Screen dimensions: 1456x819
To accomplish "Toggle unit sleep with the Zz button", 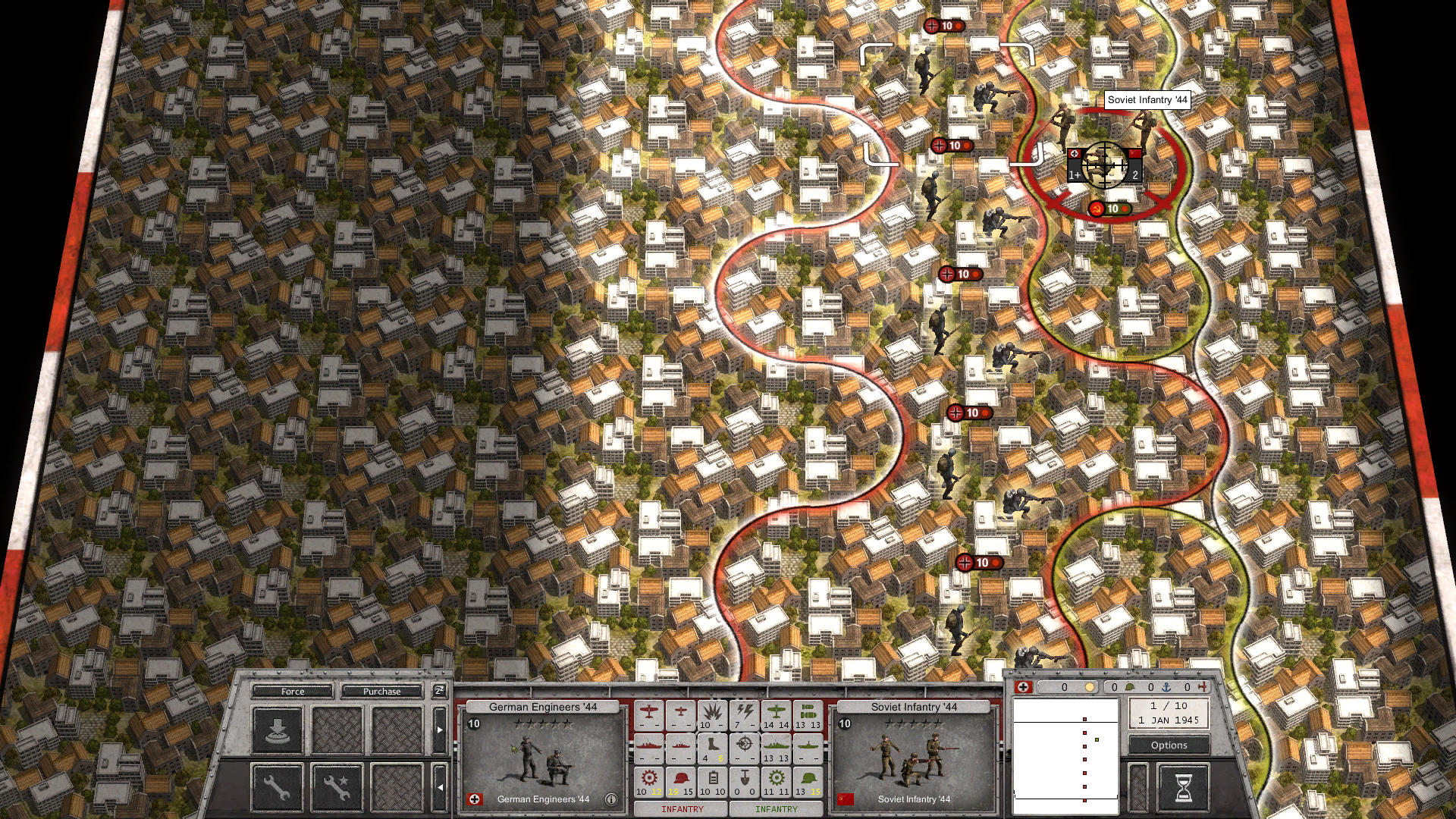I will click(439, 691).
